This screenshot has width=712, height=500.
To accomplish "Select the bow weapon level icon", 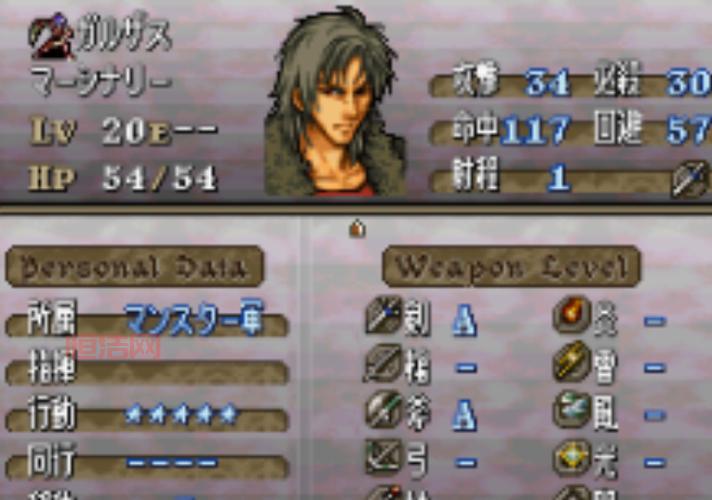I will tap(383, 457).
